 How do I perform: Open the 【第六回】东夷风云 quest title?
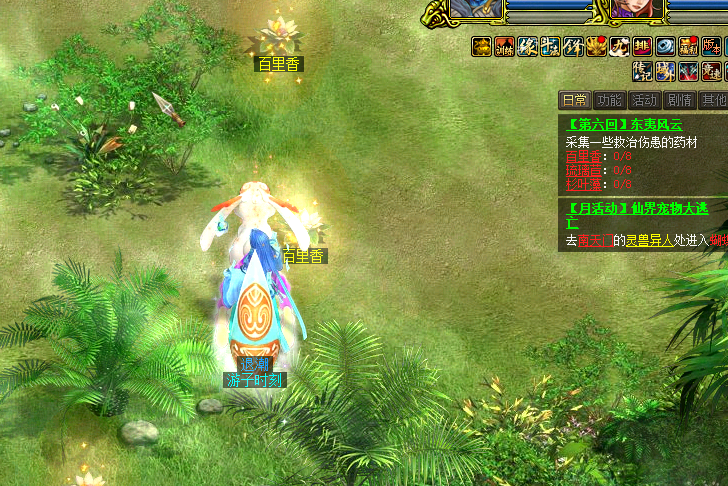click(624, 125)
